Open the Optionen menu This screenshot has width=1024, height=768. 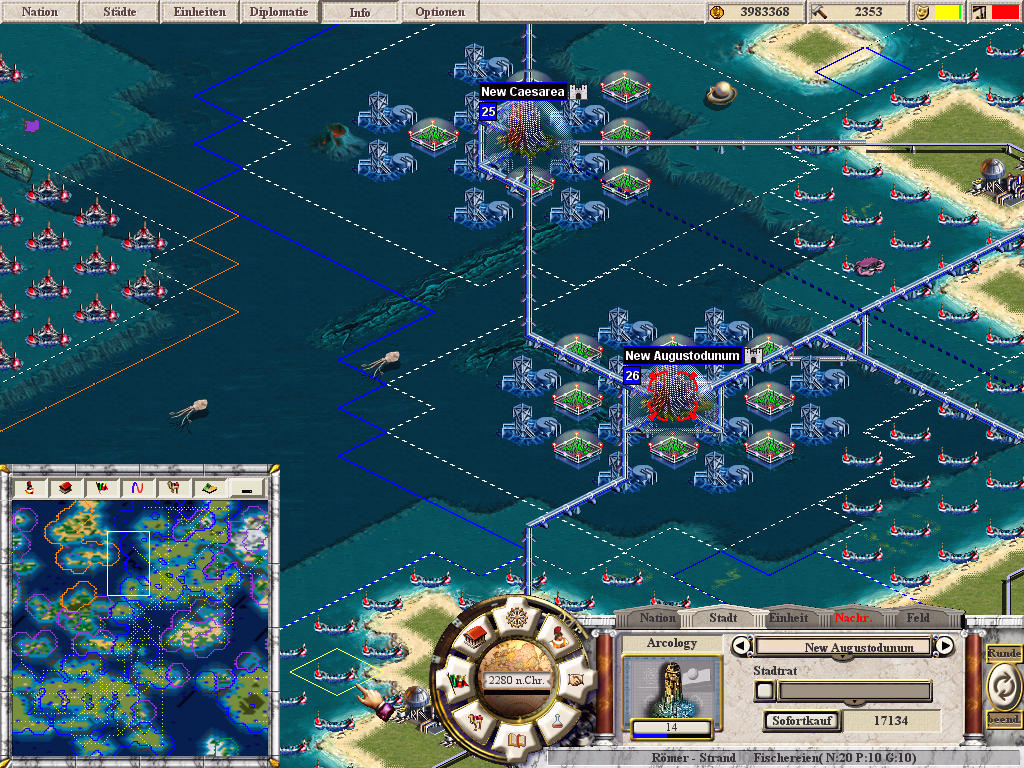(440, 12)
